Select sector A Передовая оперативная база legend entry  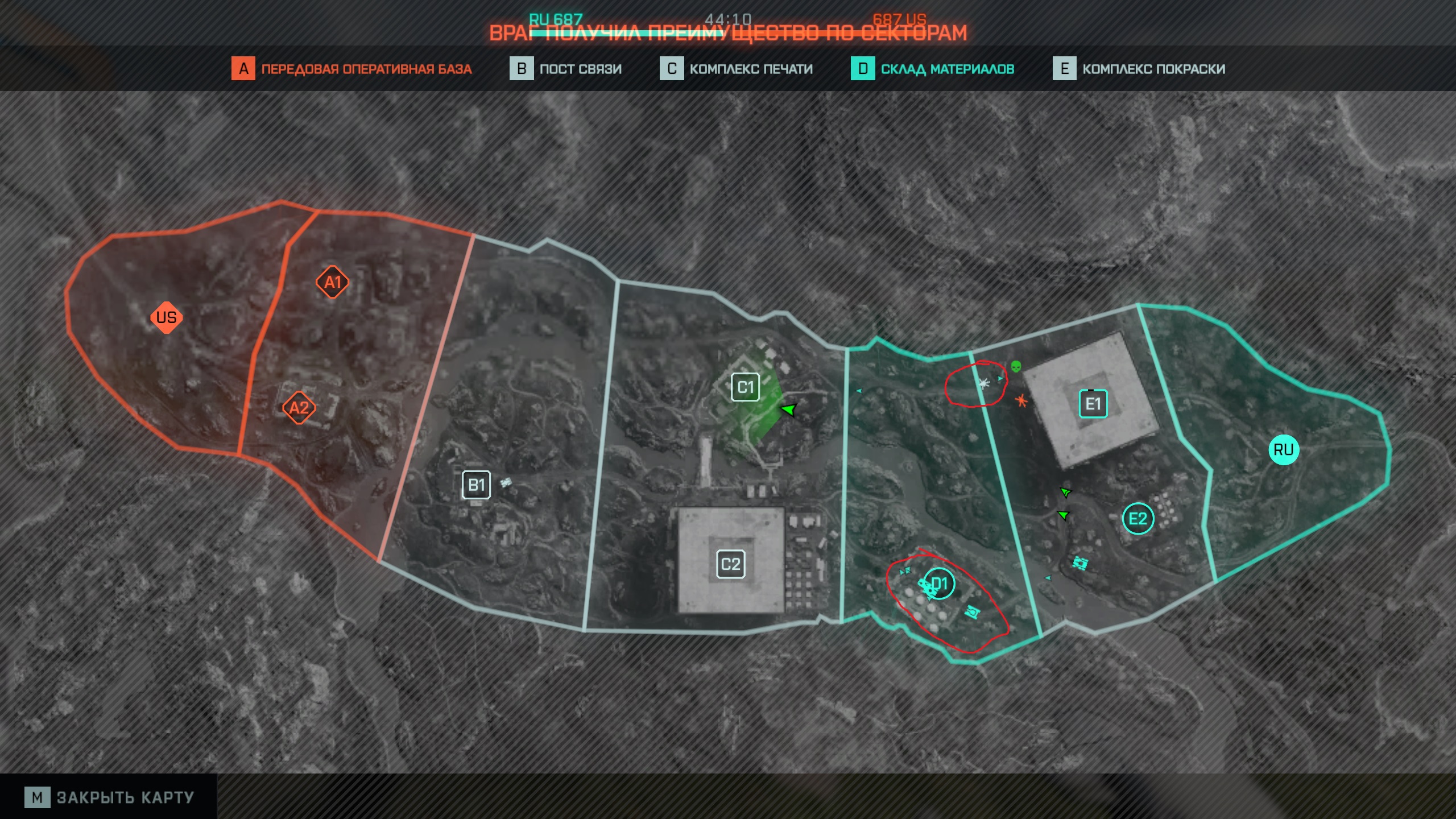(351, 69)
